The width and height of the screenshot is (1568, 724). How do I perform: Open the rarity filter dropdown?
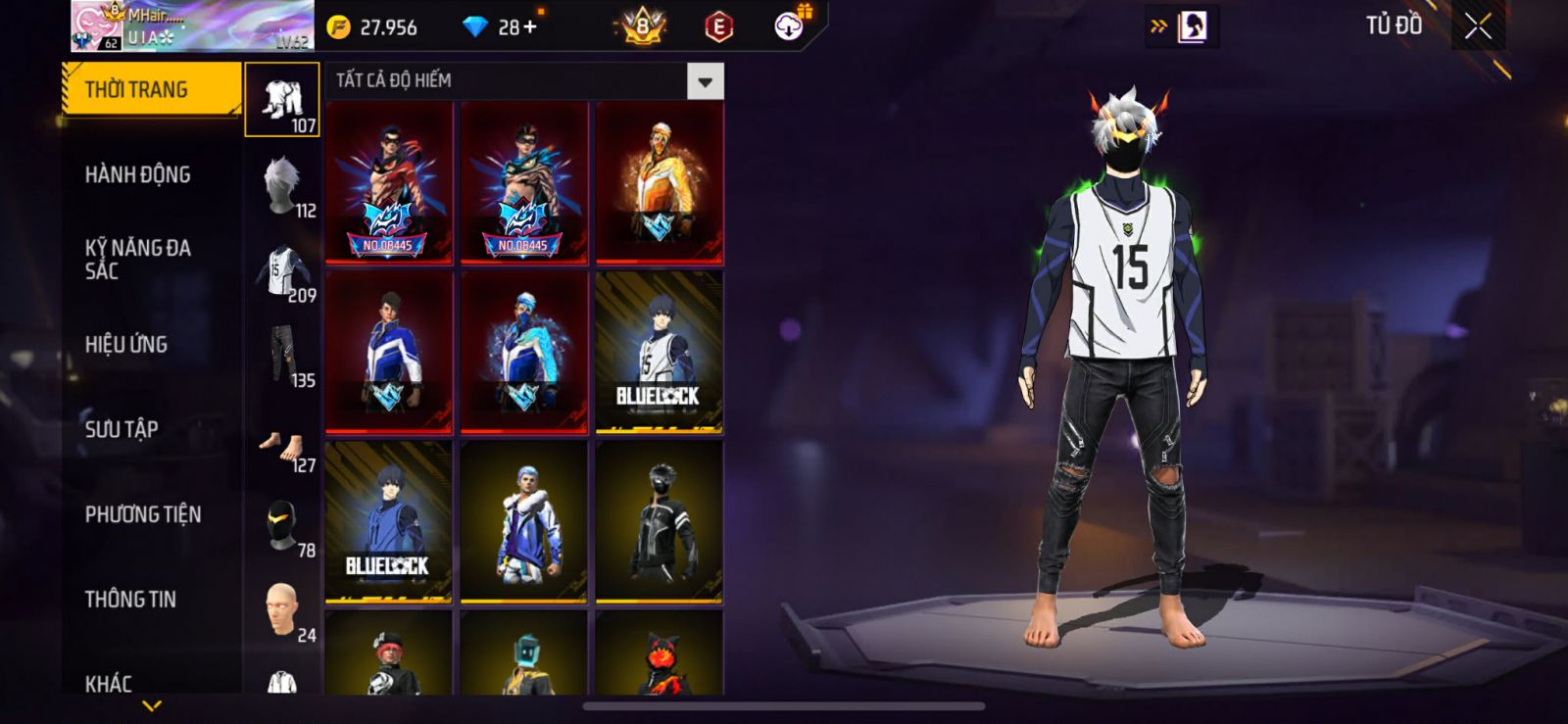click(x=705, y=81)
